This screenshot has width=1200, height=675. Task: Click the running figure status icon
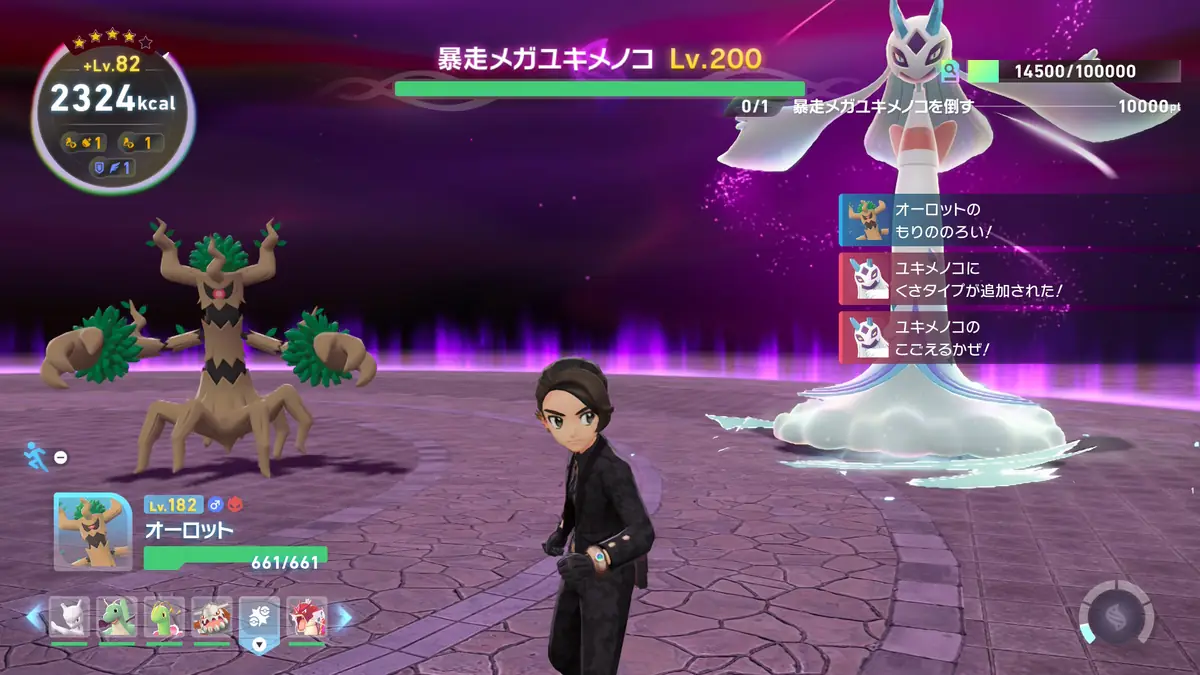(33, 457)
